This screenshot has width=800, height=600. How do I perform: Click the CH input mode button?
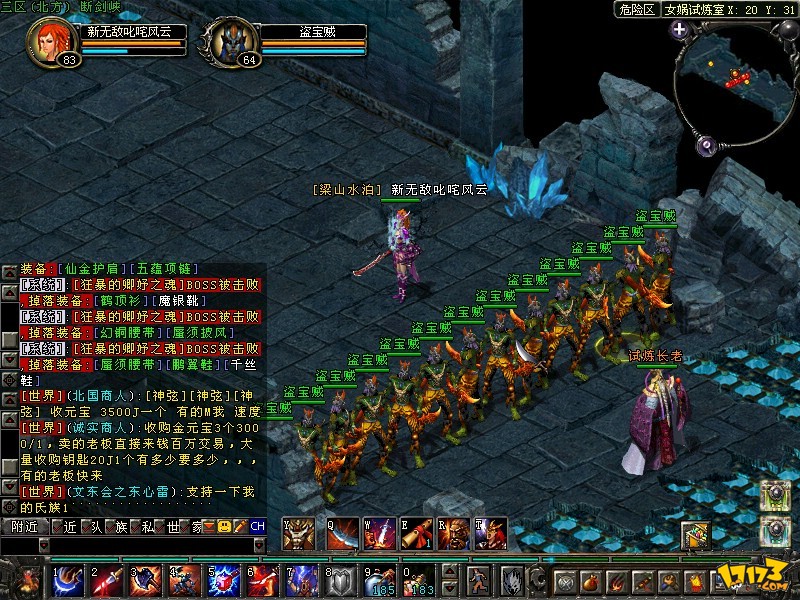(257, 526)
